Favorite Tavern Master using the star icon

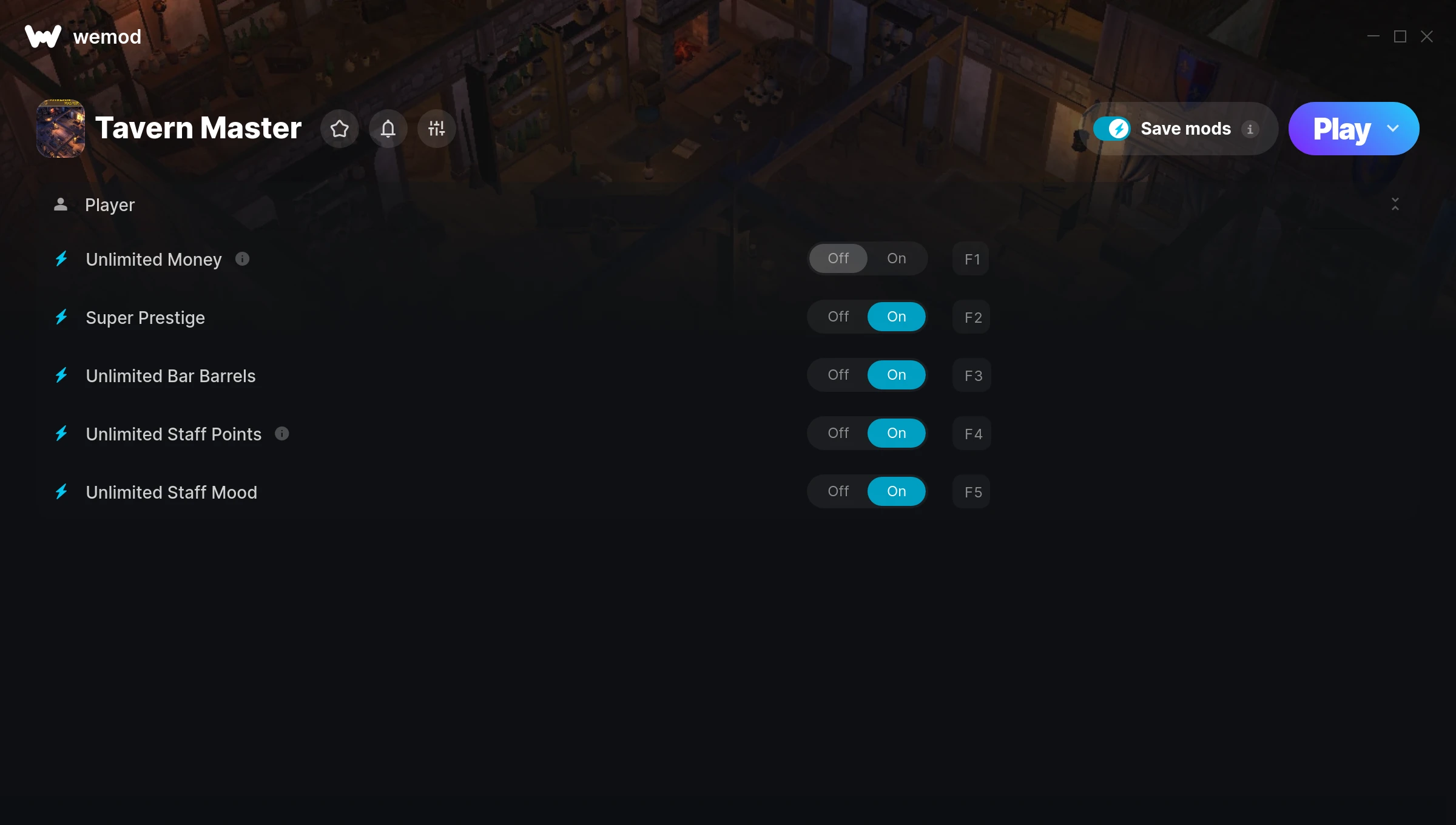click(339, 129)
